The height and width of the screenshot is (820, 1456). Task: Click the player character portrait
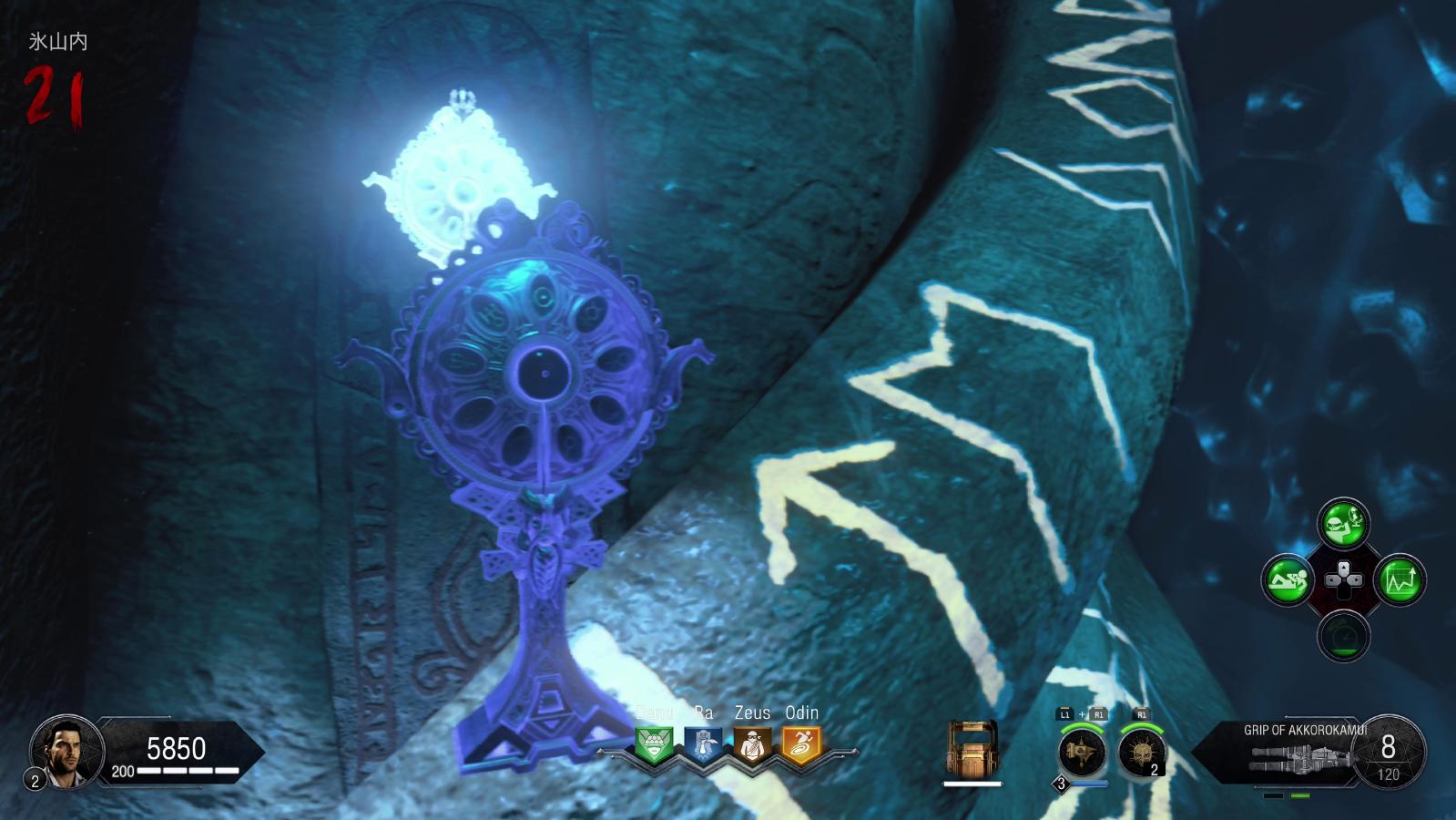click(x=66, y=752)
